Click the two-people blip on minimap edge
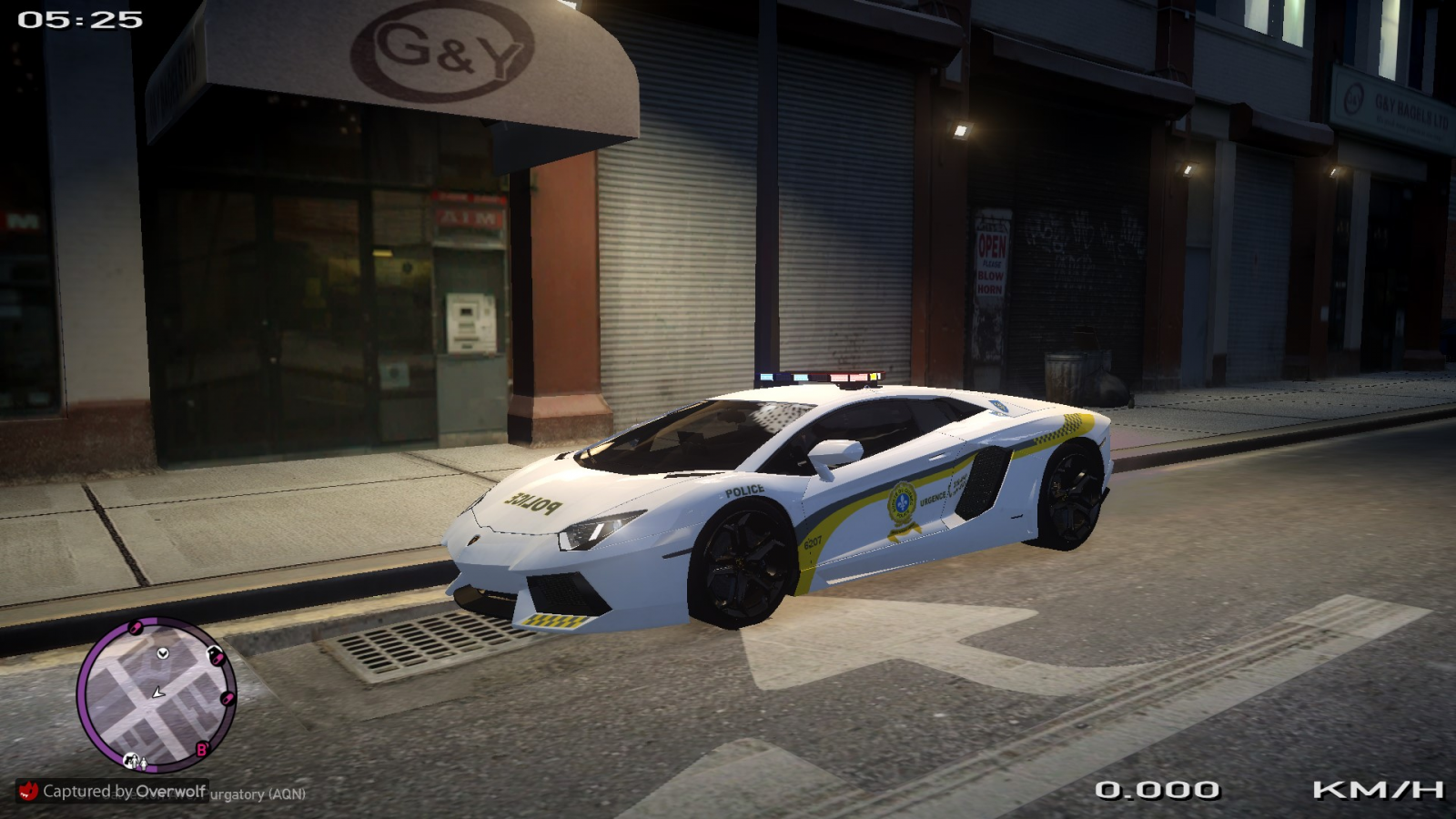This screenshot has width=1456, height=819. tap(135, 761)
